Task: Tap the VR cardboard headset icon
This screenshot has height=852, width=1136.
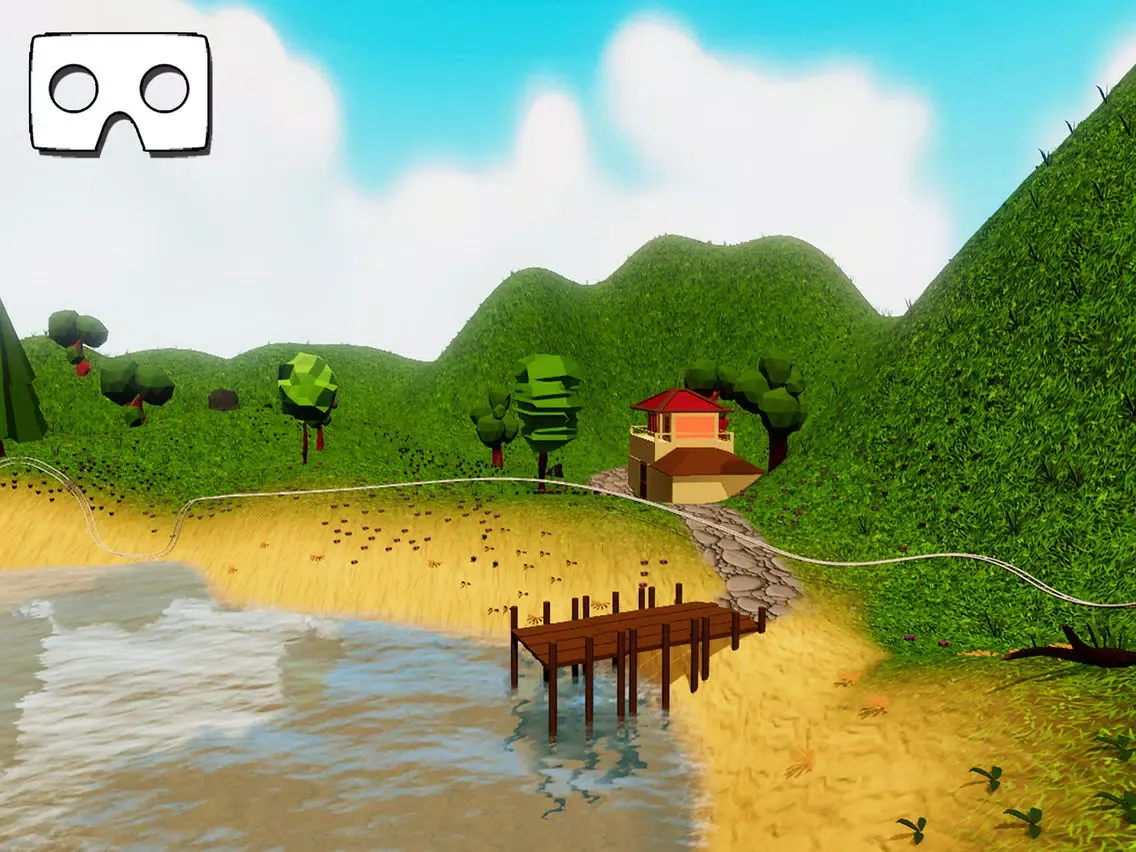Action: pos(120,92)
